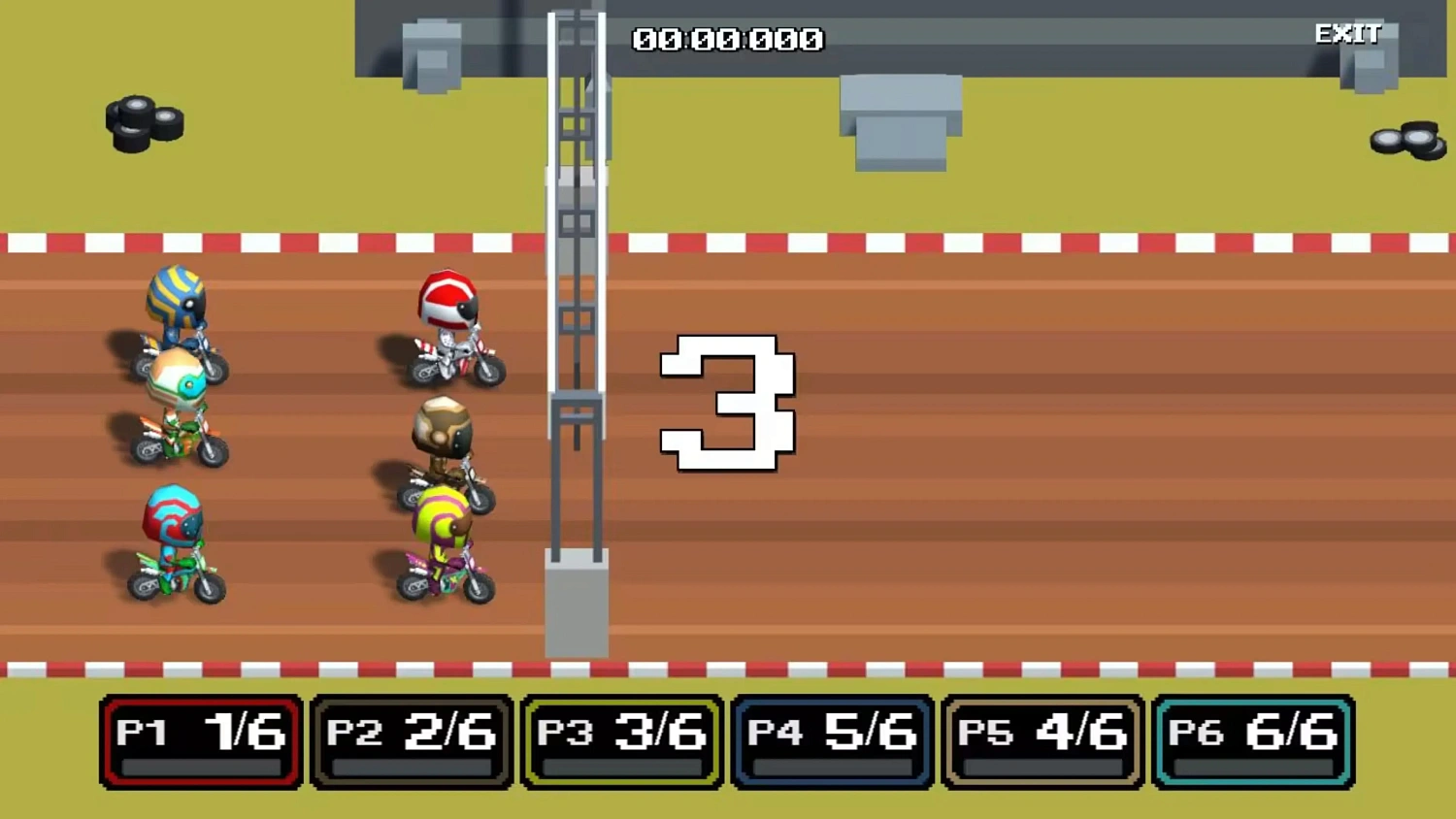Select the P2 2/6 lap indicator panel
This screenshot has height=819, width=1456.
point(410,739)
